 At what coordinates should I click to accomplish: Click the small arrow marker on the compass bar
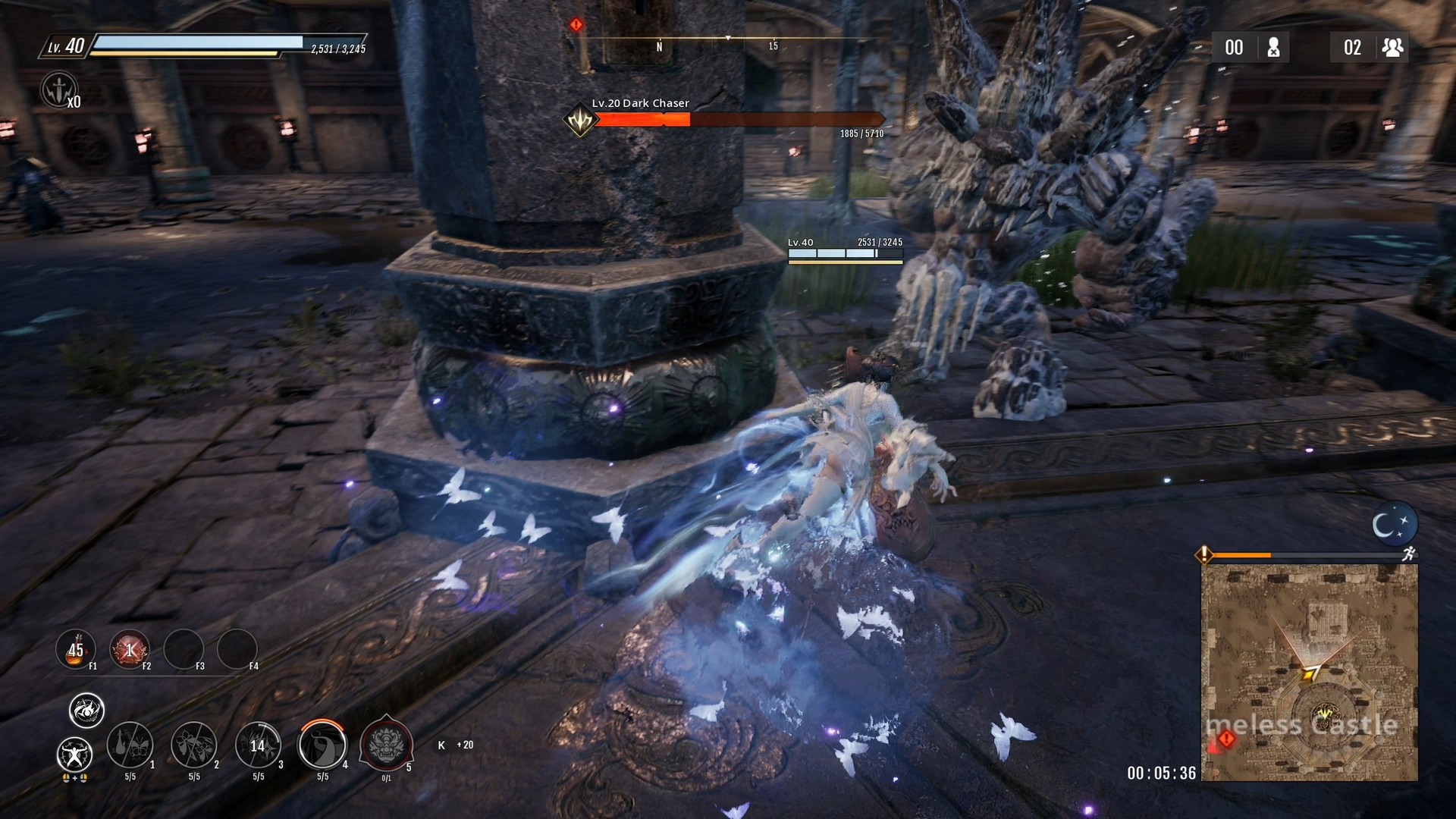tap(726, 36)
